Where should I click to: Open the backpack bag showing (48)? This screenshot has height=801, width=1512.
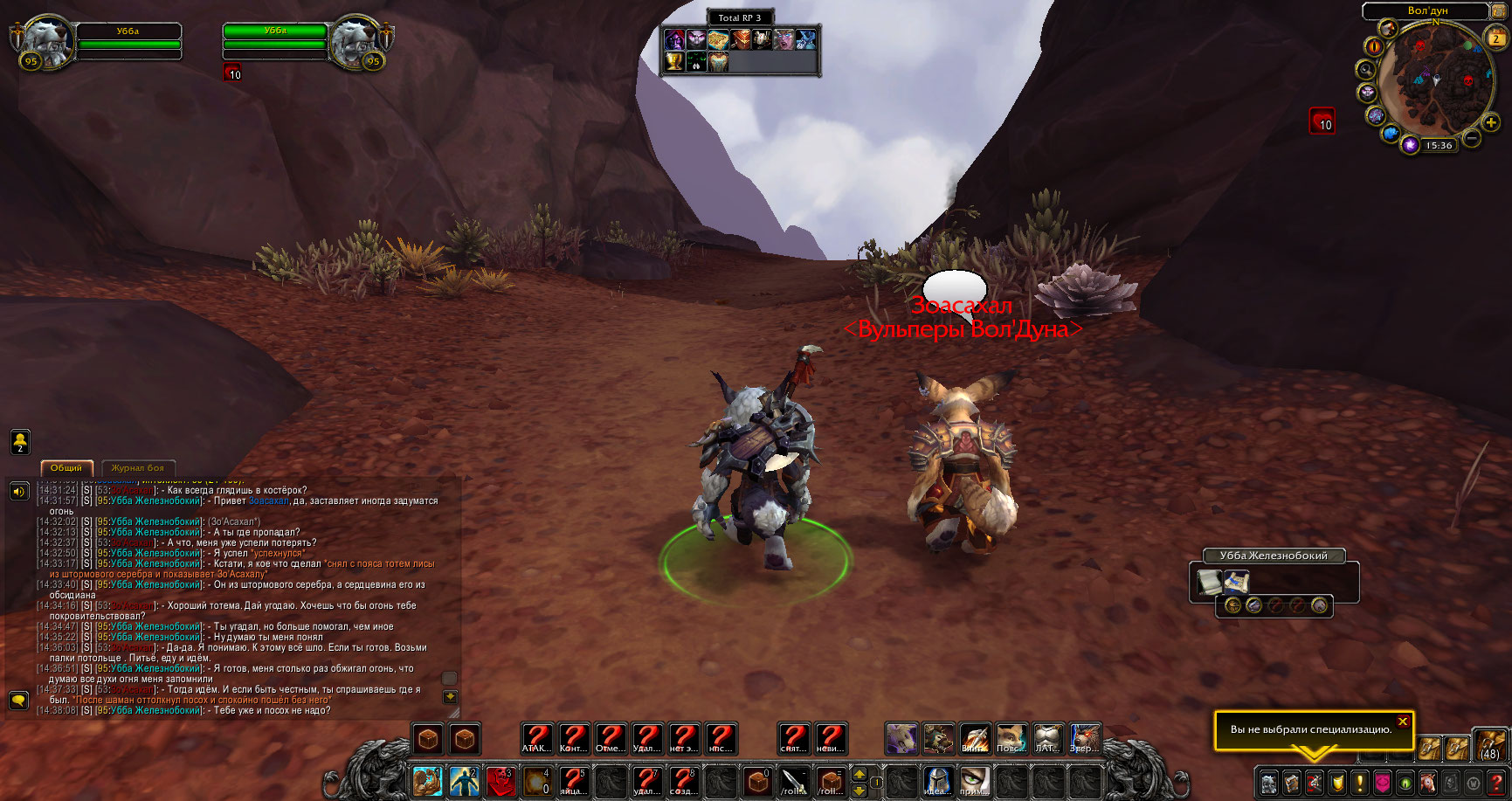[x=1489, y=747]
